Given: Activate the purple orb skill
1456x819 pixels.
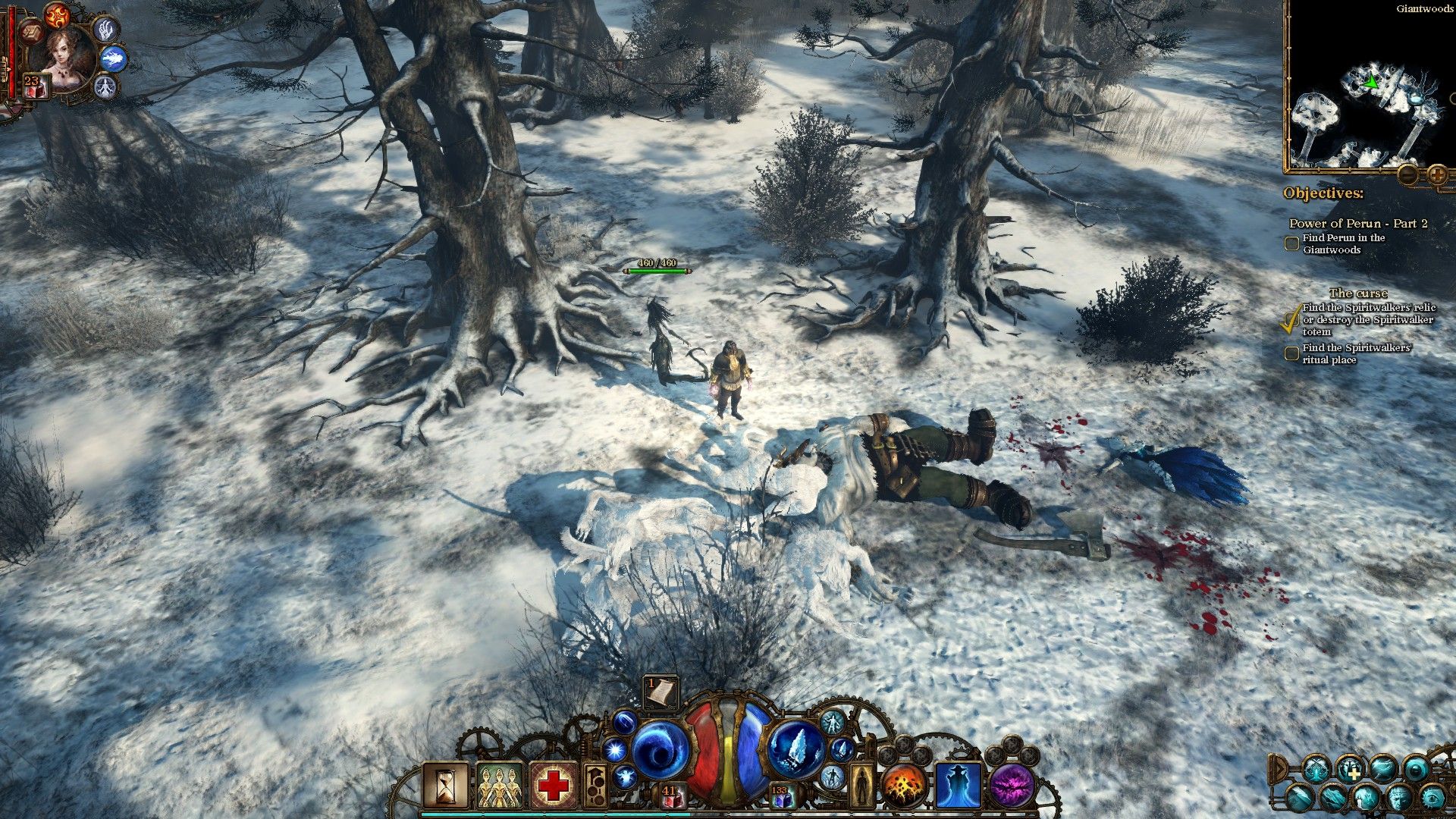Looking at the screenshot, I should click(x=1012, y=786).
